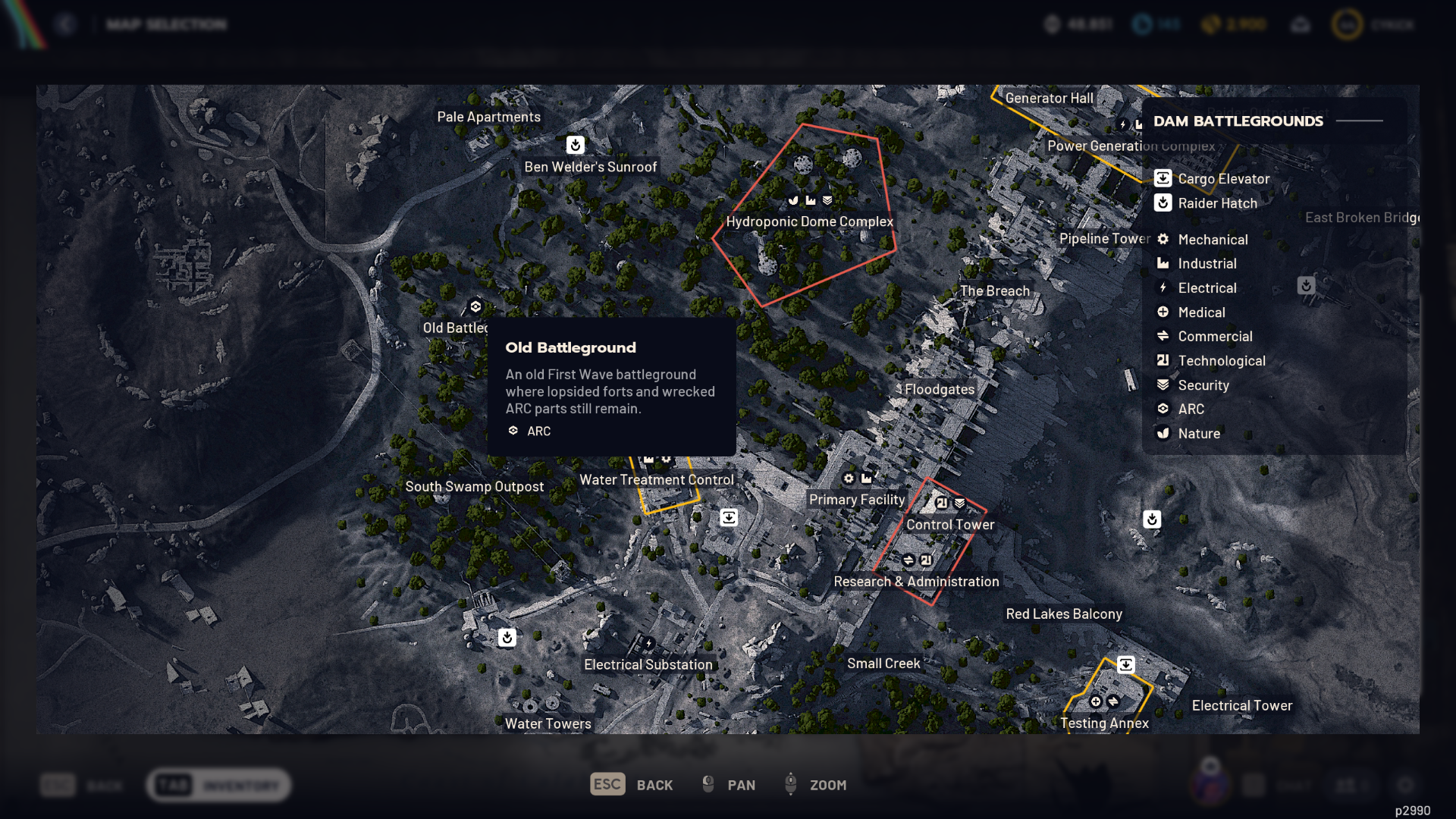
Task: Click the Cargo Elevator icon near Water Treatment Control
Action: [x=729, y=516]
